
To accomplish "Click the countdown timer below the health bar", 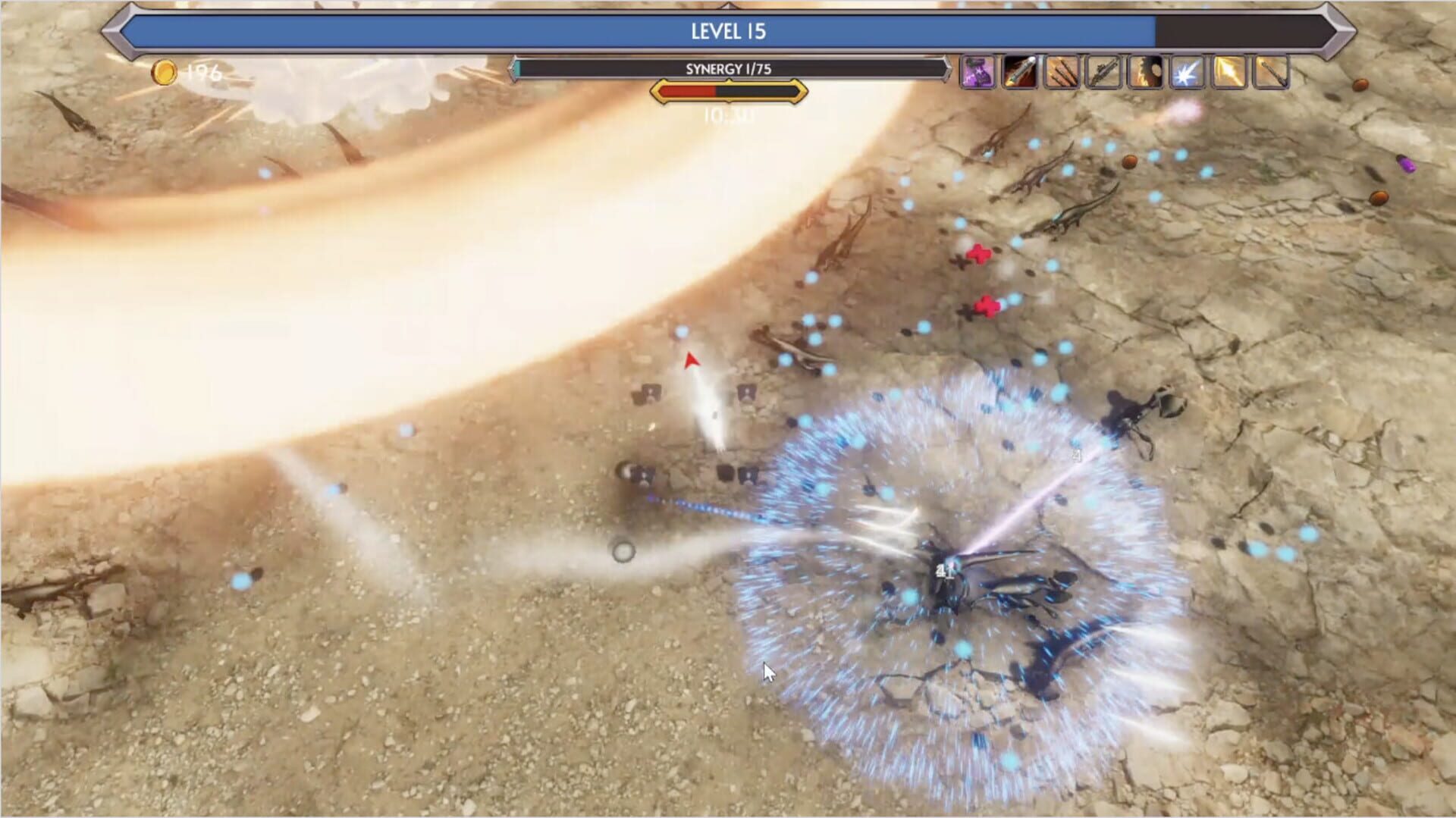I will point(728,114).
